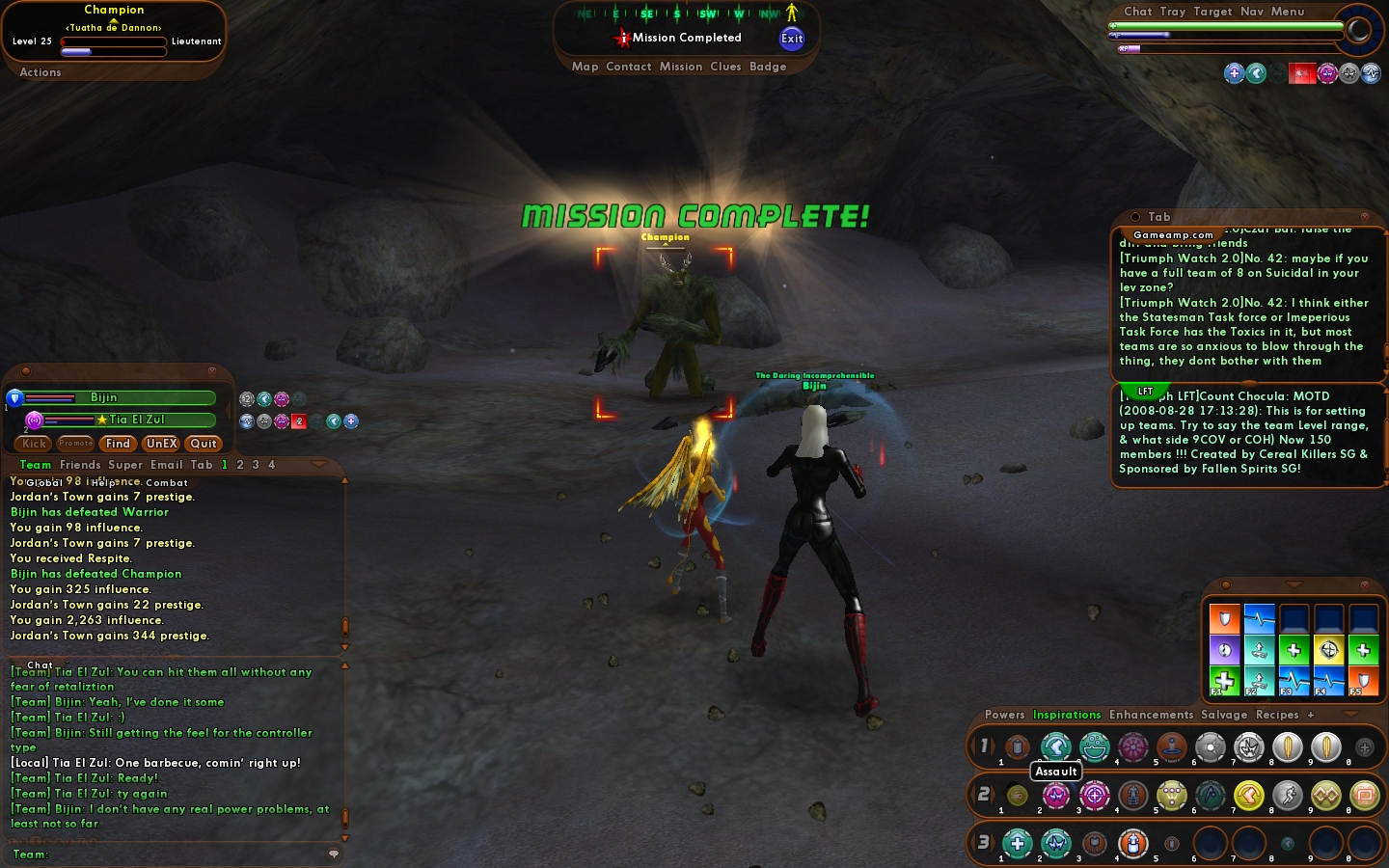This screenshot has width=1389, height=868.
Task: Toggle the Tray from the top bar
Action: (x=1173, y=12)
